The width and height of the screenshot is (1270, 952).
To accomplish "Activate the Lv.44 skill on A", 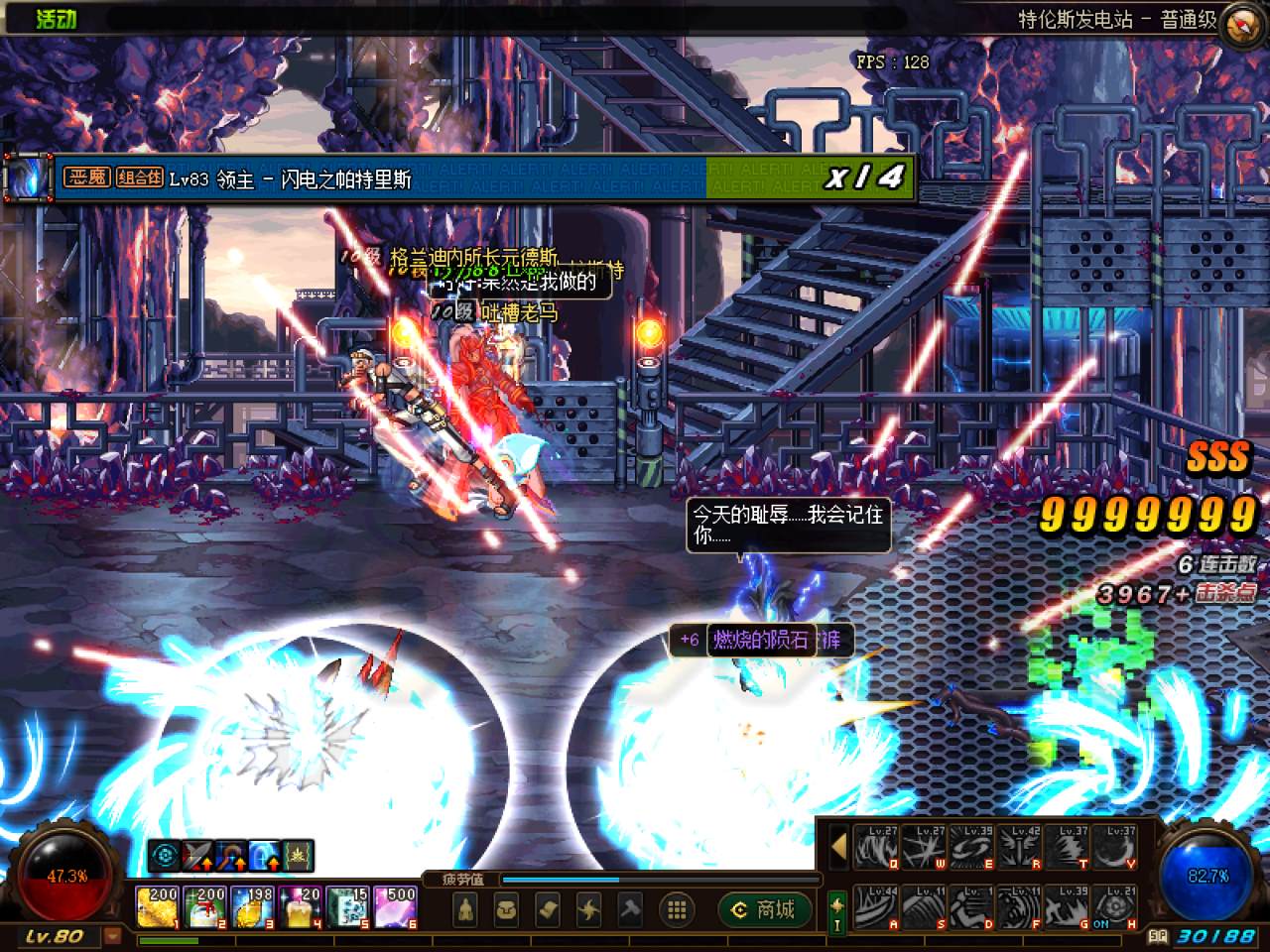I will pyautogui.click(x=876, y=906).
